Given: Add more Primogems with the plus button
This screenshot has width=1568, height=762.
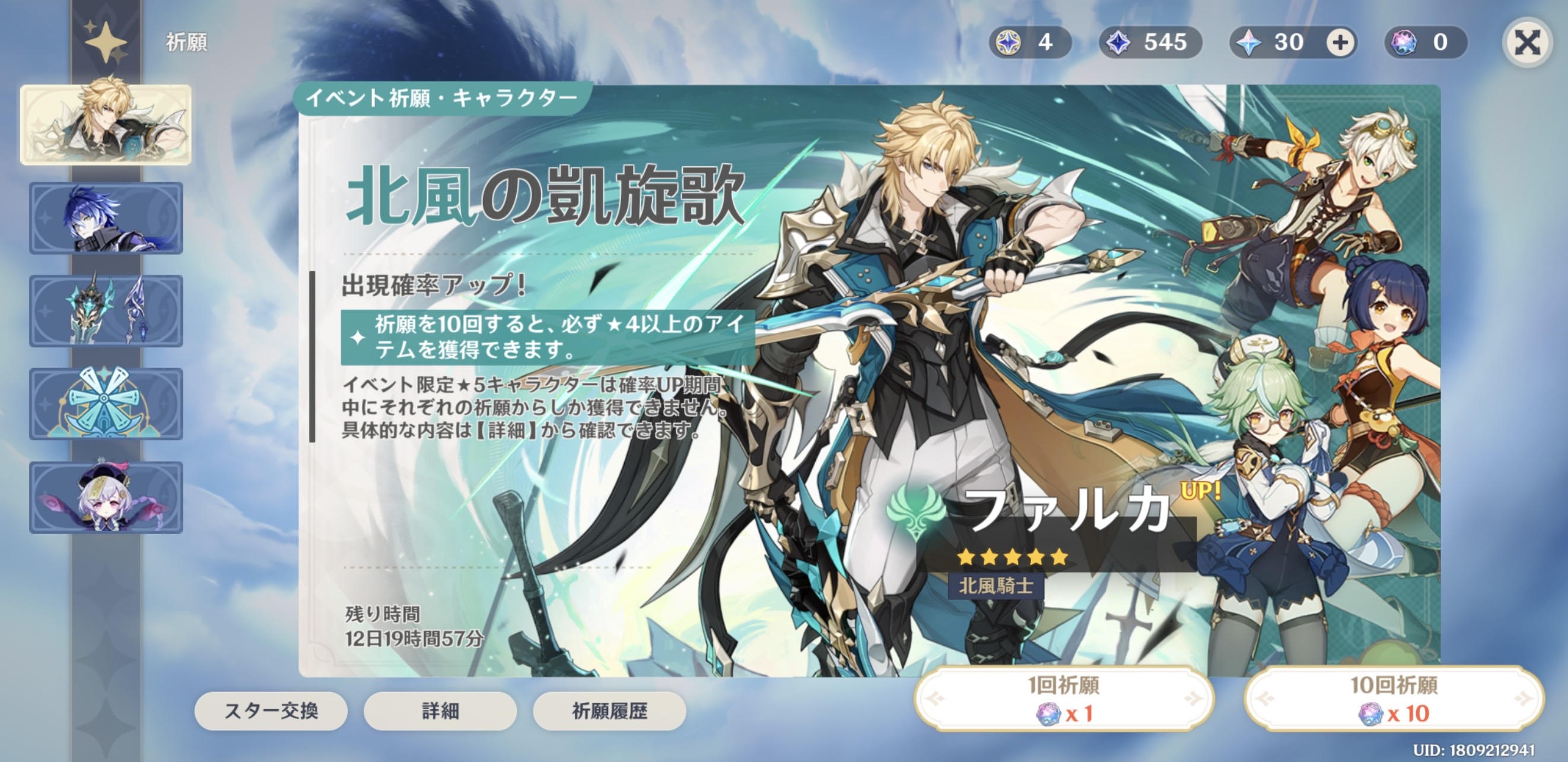Looking at the screenshot, I should pyautogui.click(x=1340, y=43).
